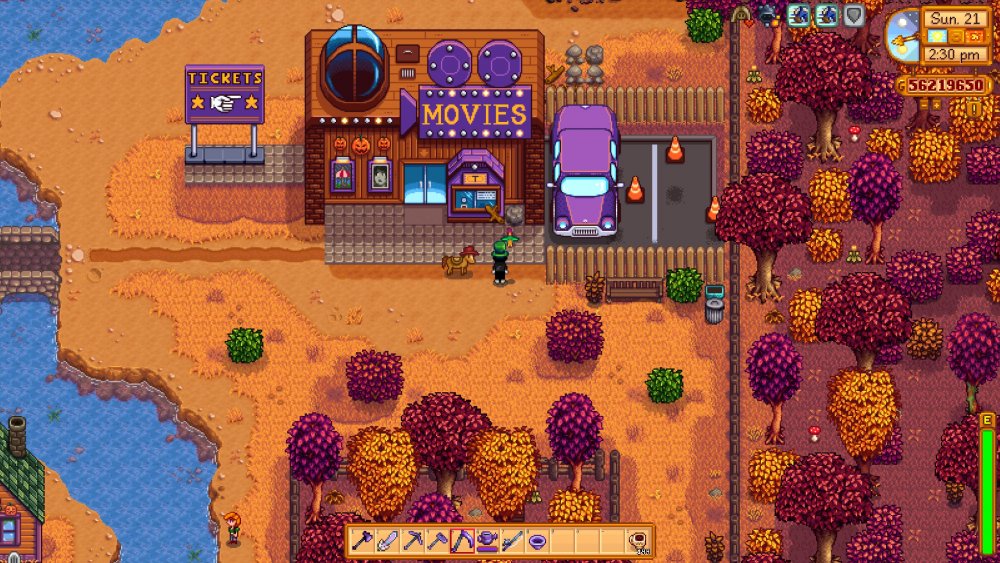Equip the sword from the hotbar
Screen dimensions: 1000x563
387,541
